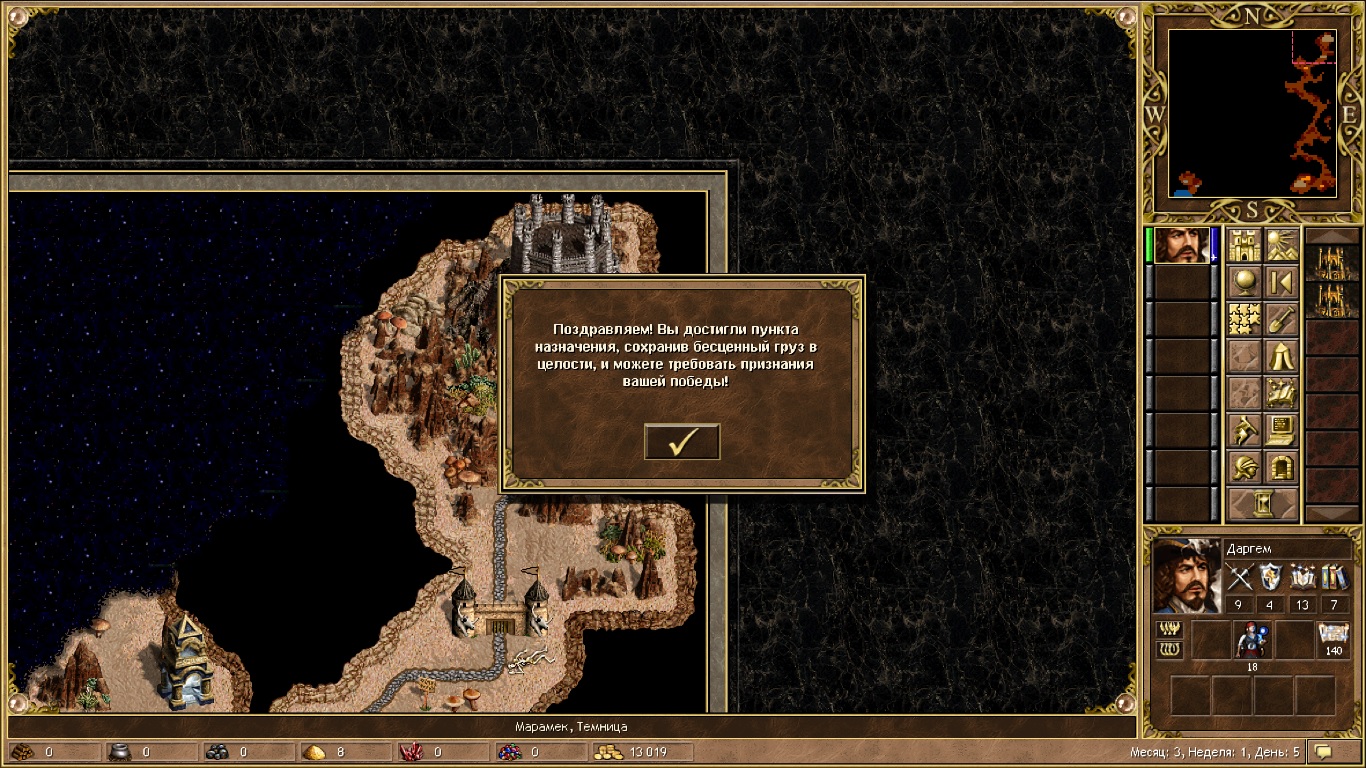1366x768 pixels.
Task: Click the tent button
Action: pos(1281,356)
